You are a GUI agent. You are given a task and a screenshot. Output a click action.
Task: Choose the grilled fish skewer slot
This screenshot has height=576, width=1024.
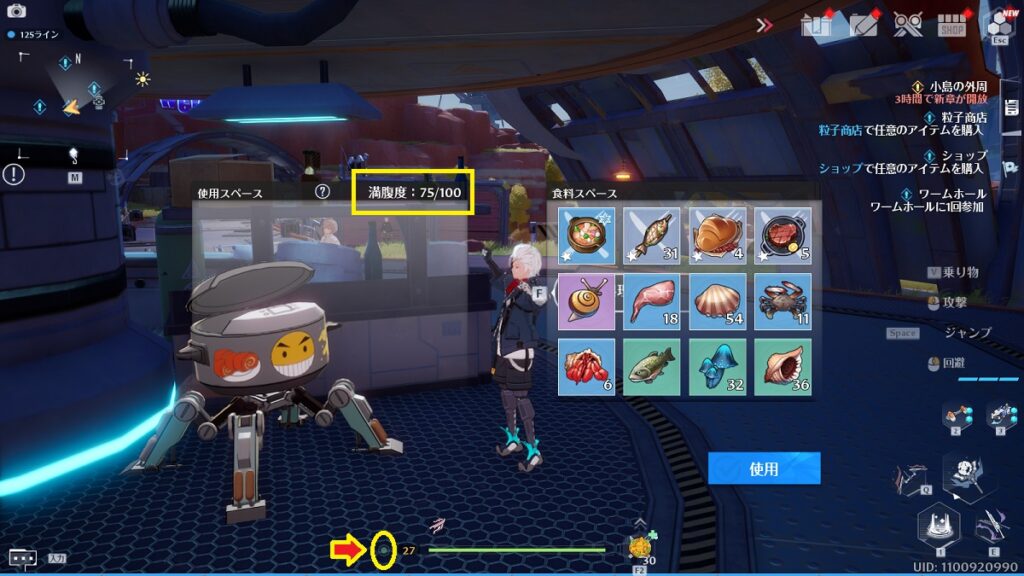click(651, 236)
